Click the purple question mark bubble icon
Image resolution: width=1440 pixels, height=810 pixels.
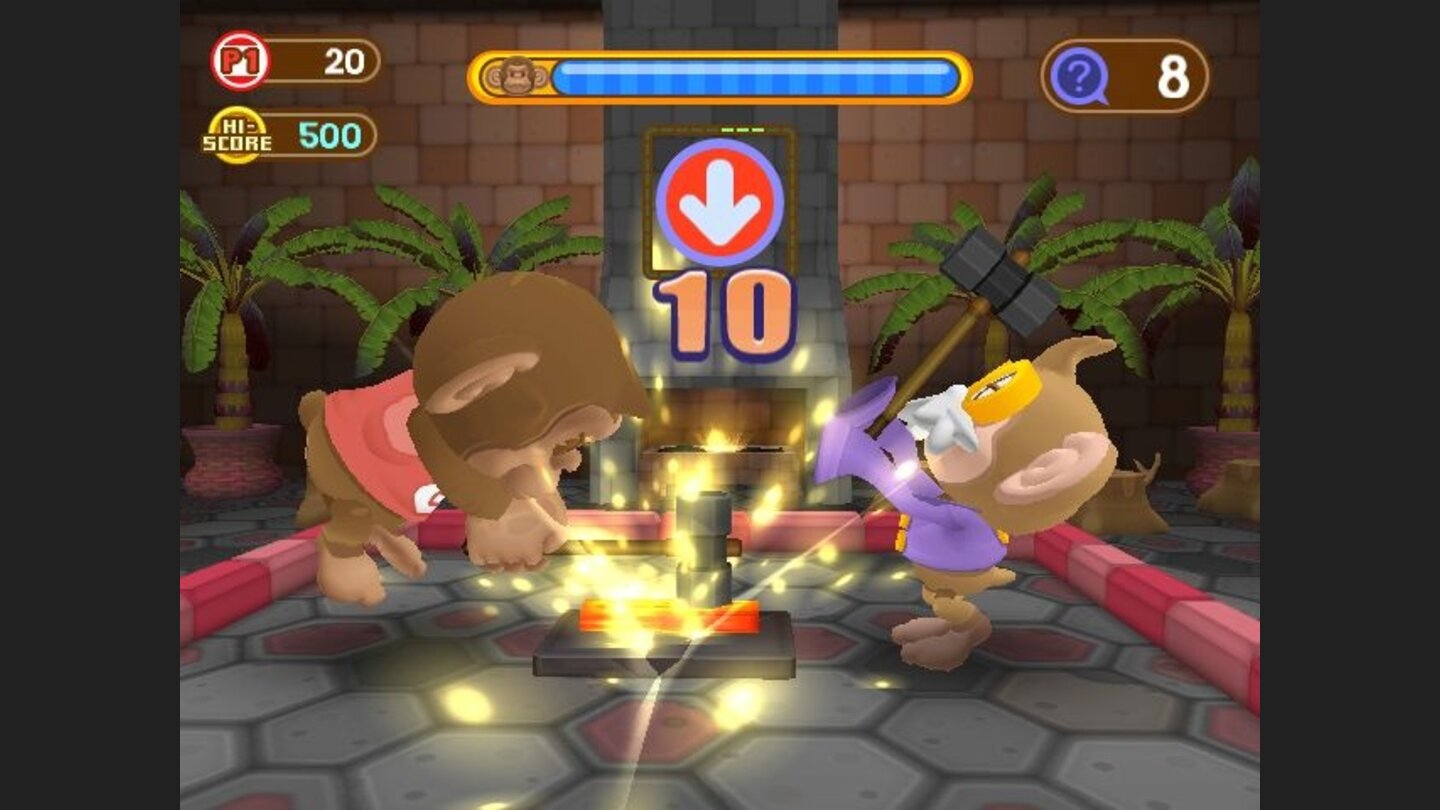1079,75
